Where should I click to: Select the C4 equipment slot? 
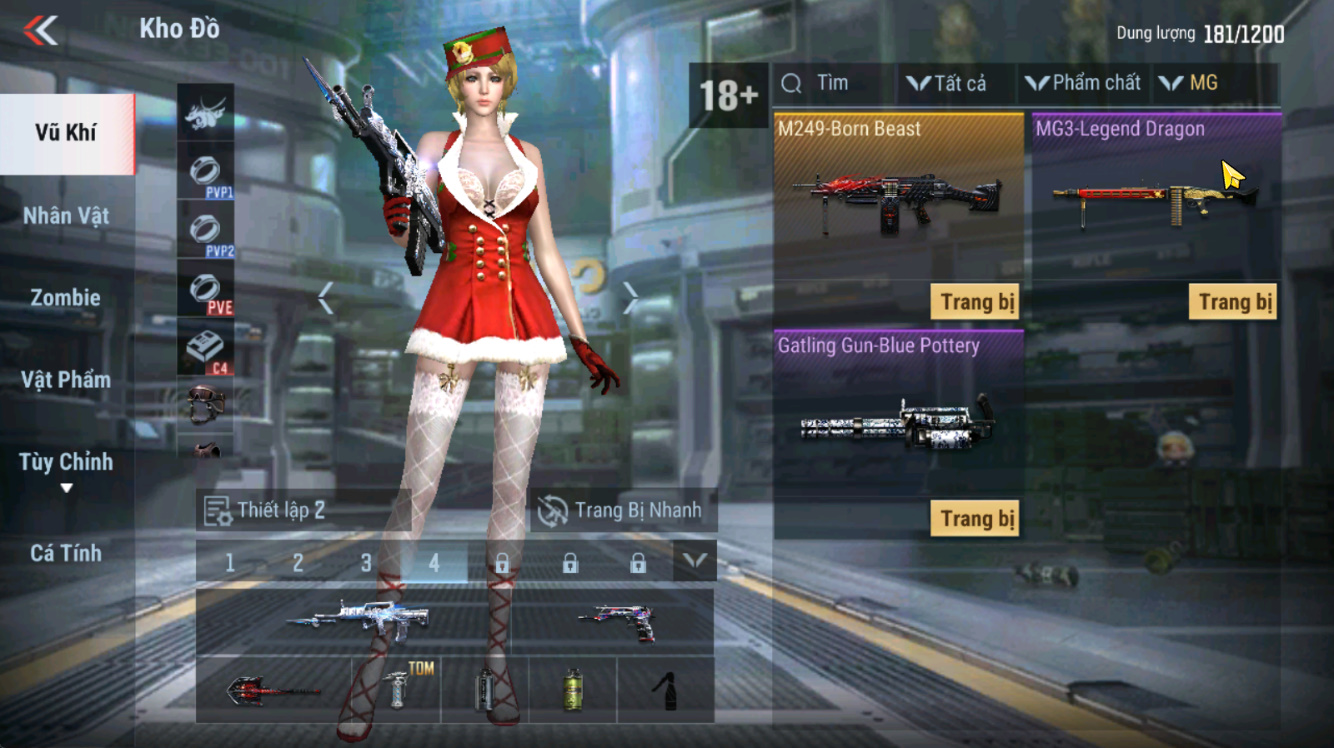click(206, 350)
